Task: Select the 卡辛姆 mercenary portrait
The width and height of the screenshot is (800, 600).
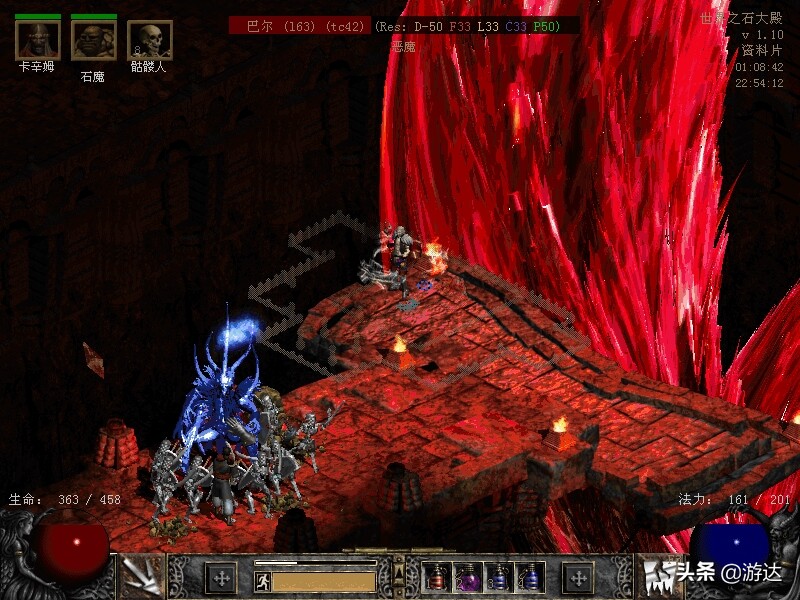Action: coord(38,39)
